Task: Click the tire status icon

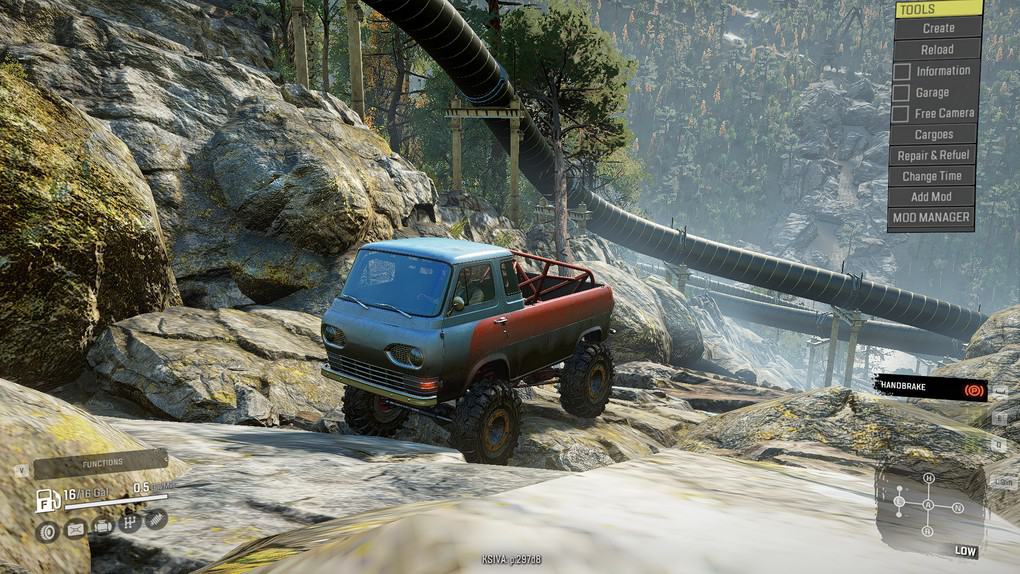Action: coord(47,531)
